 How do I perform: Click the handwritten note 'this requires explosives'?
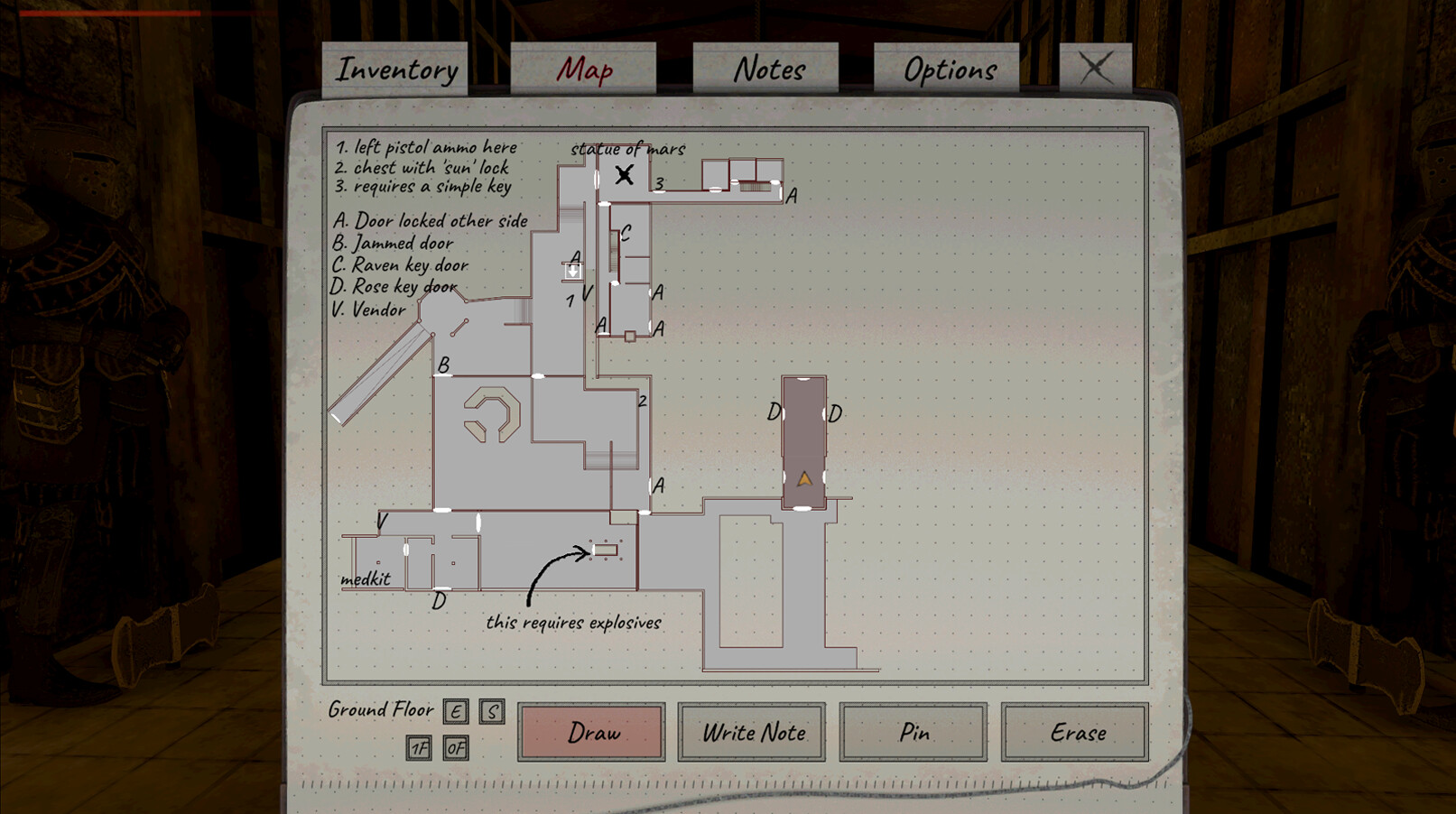click(575, 622)
